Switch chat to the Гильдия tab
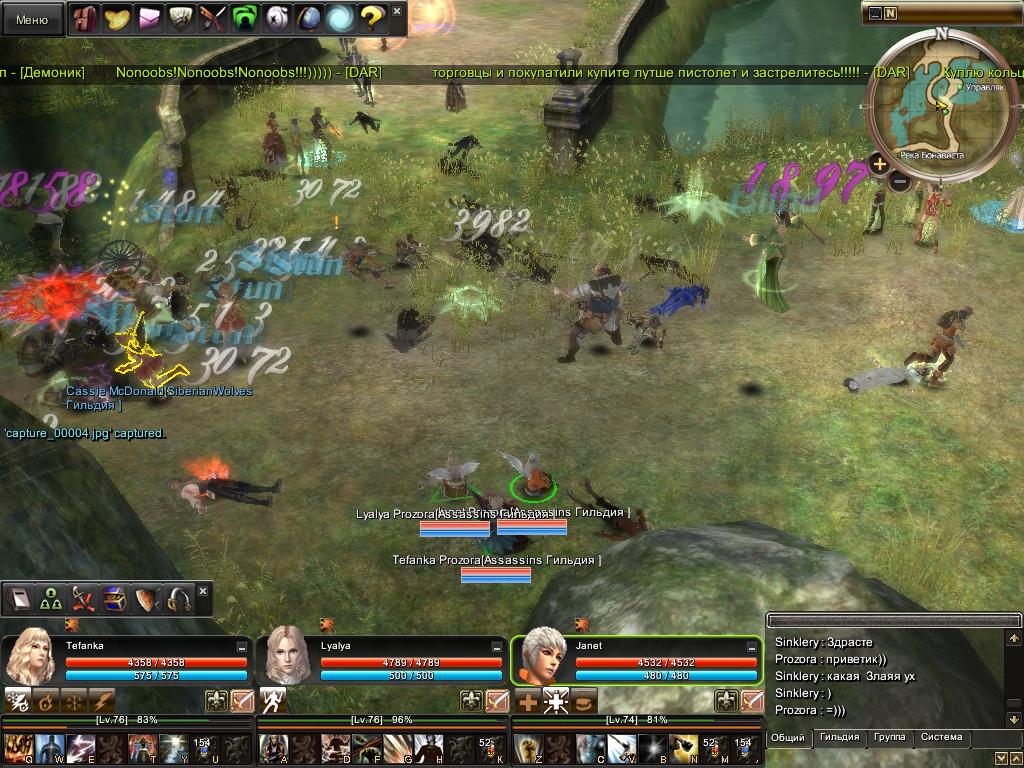Screen dimensions: 1024x768 tap(839, 738)
